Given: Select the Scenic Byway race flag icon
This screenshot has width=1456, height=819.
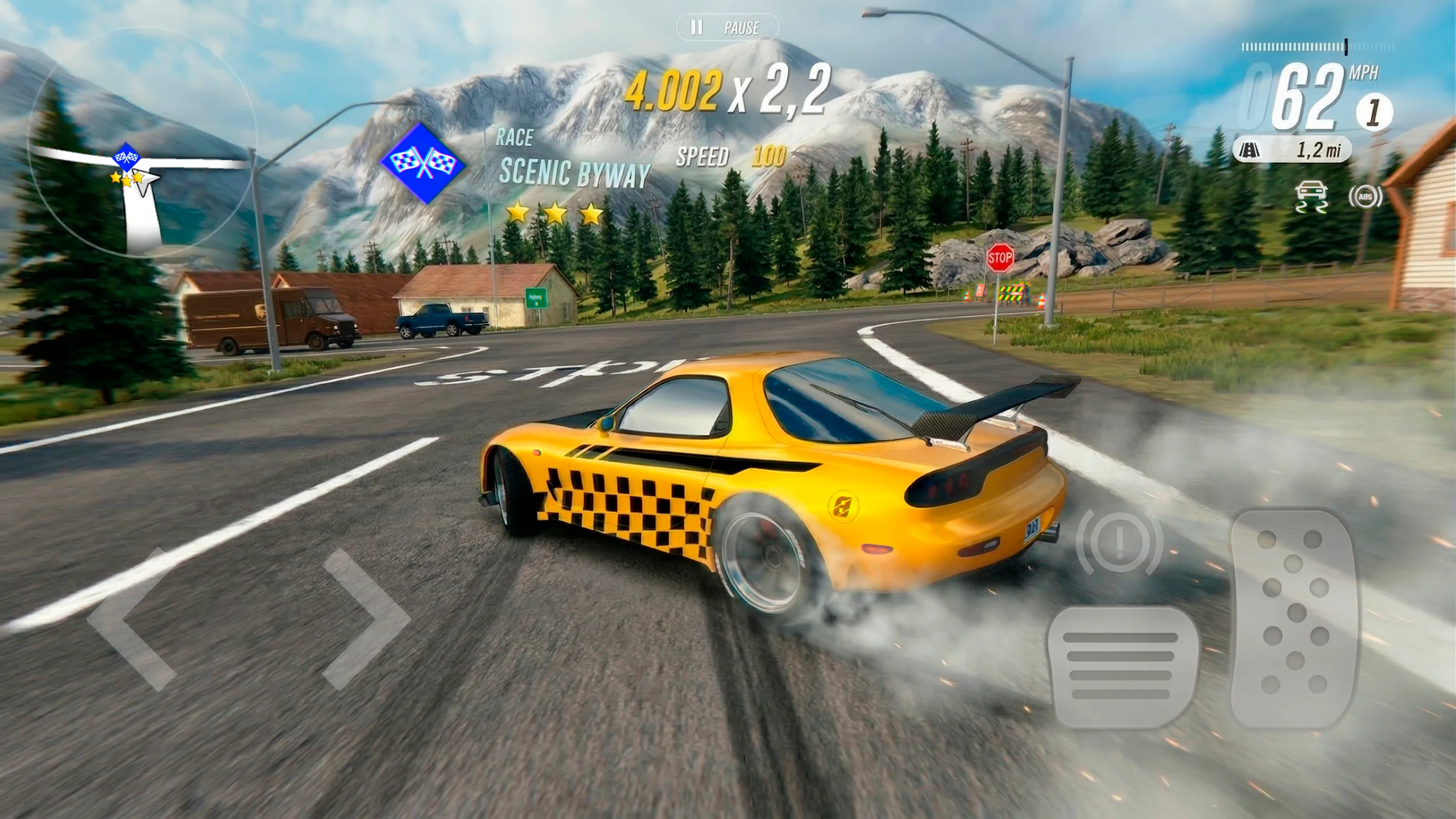Looking at the screenshot, I should point(423,163).
